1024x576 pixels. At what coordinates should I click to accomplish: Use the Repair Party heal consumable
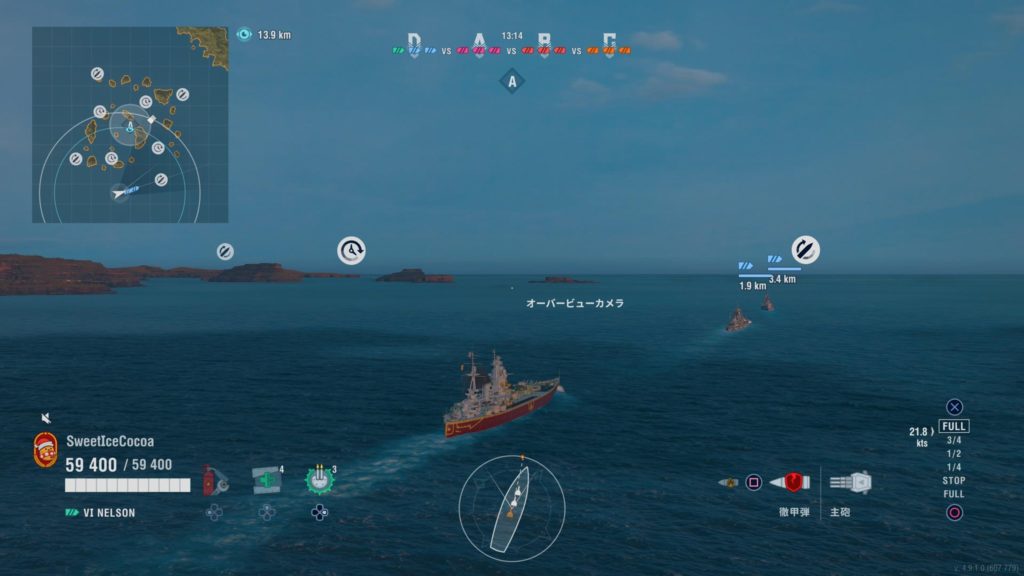point(266,480)
